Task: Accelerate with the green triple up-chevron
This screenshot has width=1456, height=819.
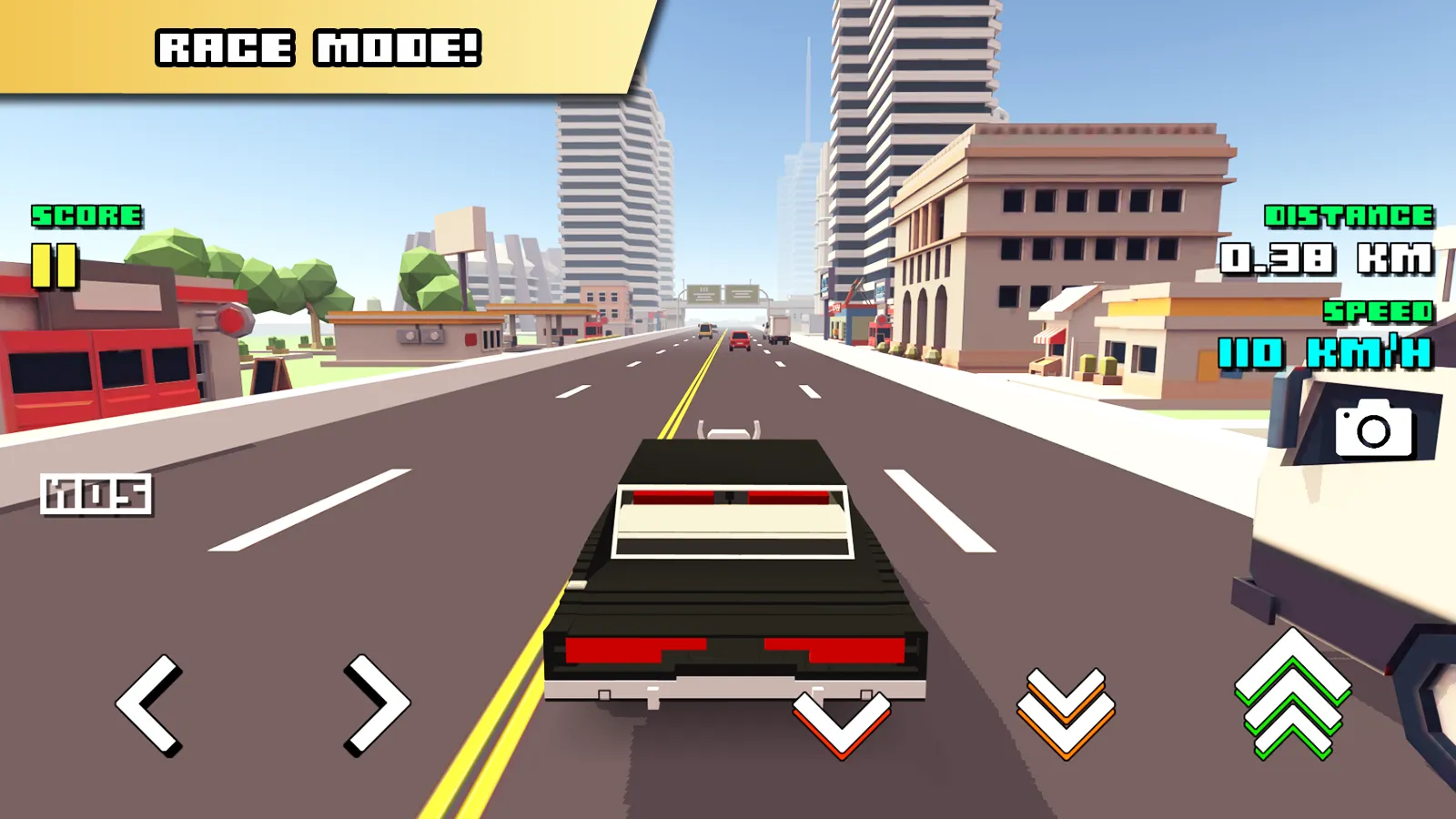Action: coord(1292,695)
